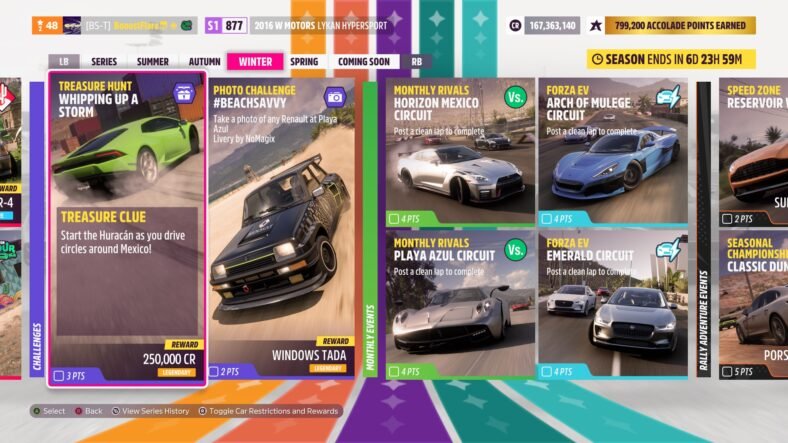Open the #BeachSavvy Photo Challenge card

pos(282,228)
